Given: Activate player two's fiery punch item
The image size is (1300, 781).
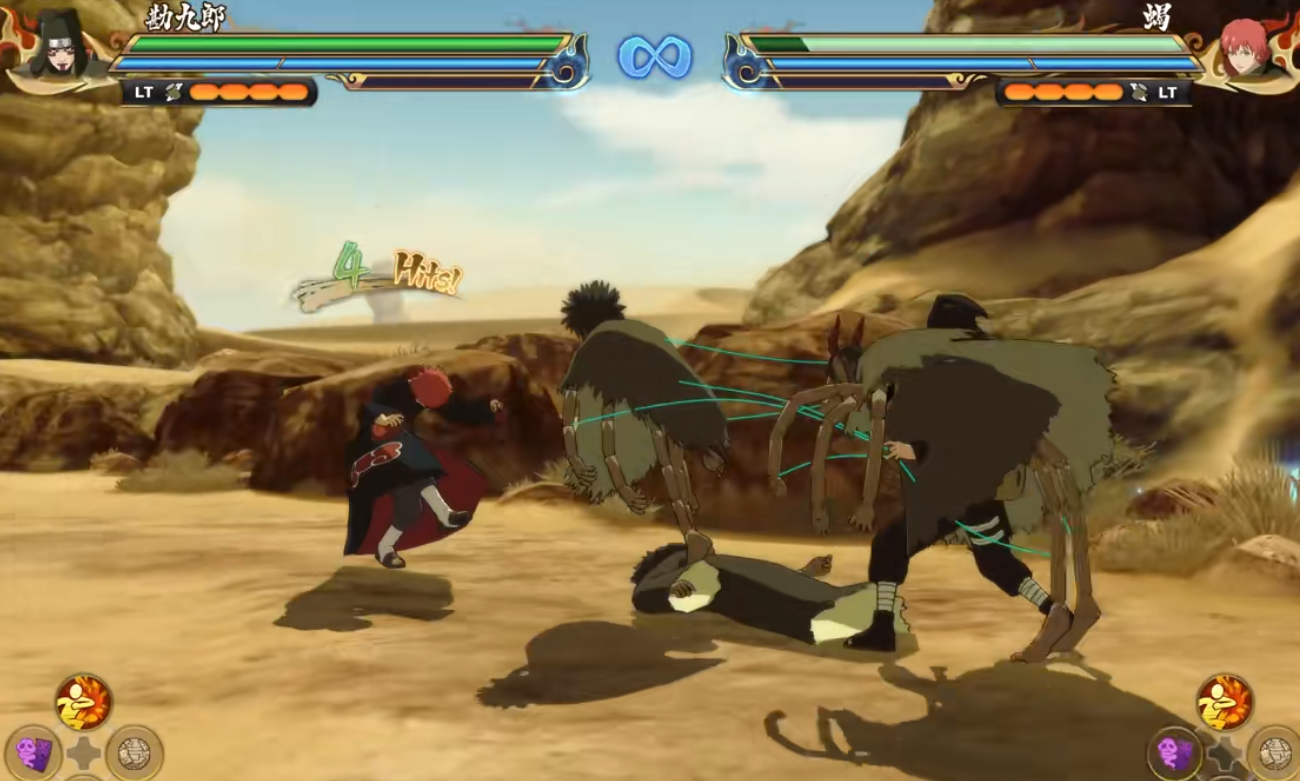Looking at the screenshot, I should tap(1224, 701).
